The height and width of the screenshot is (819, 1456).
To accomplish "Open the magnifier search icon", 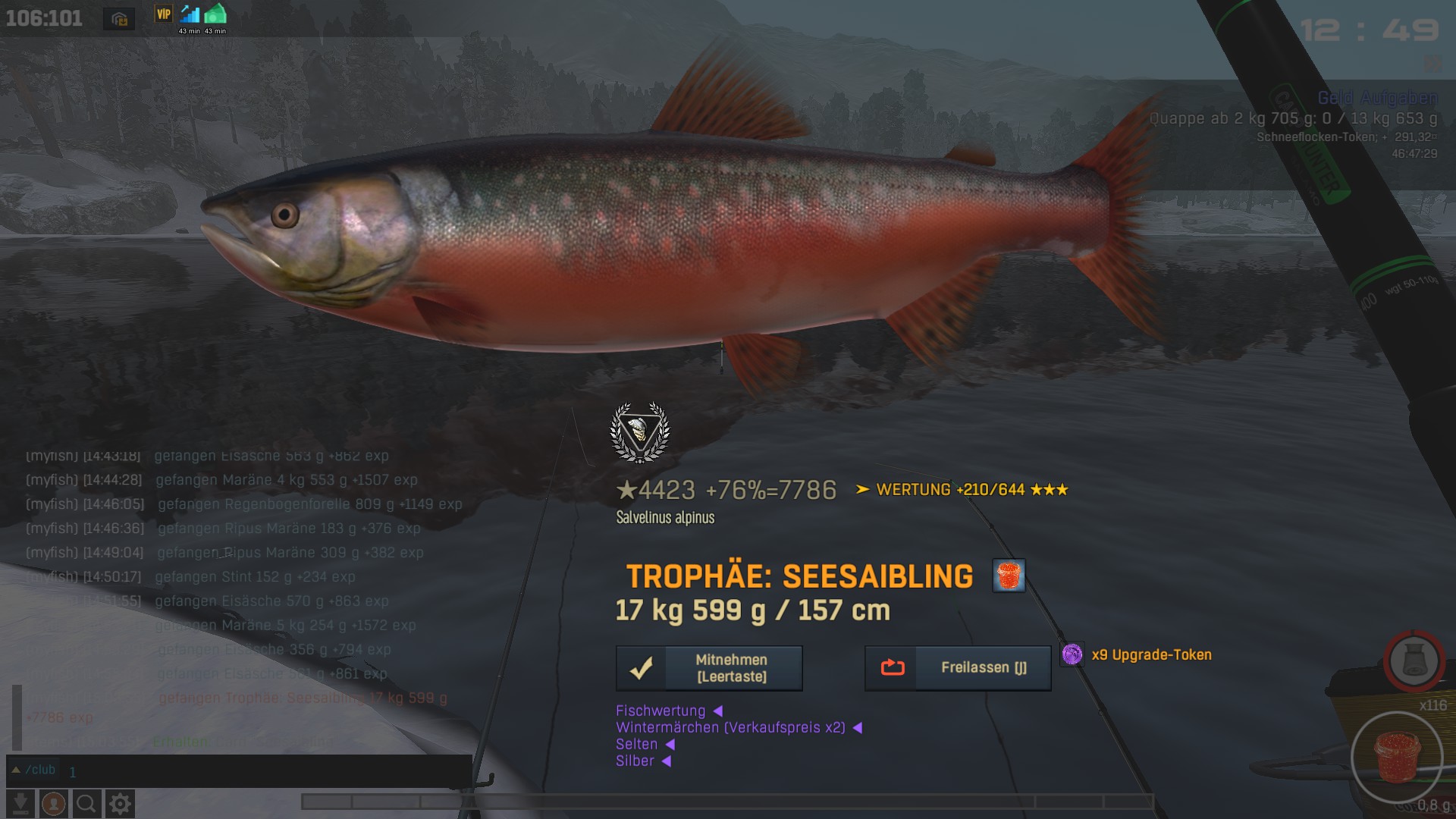I will click(x=86, y=803).
